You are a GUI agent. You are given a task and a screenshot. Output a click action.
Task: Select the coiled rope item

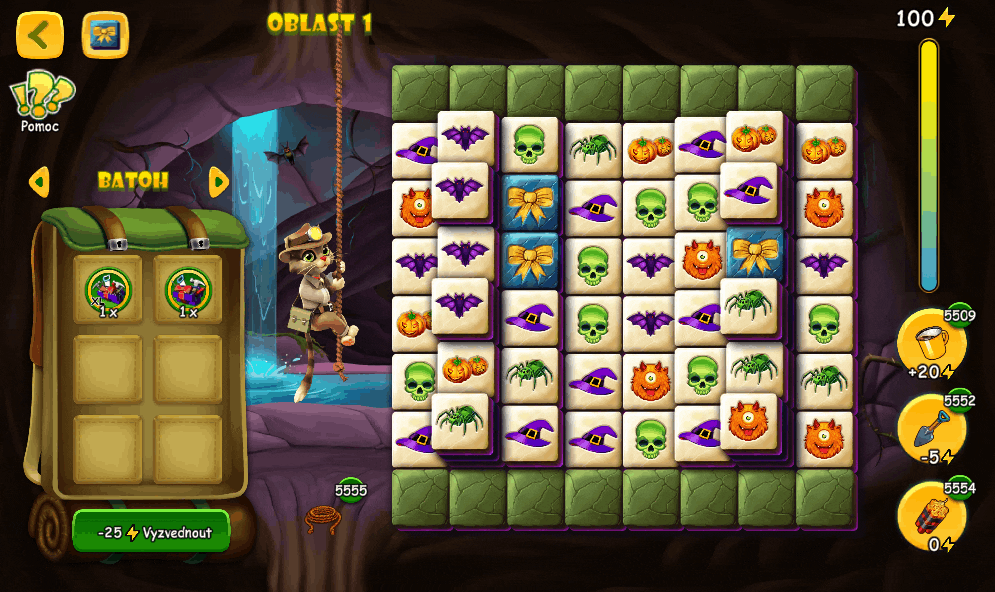tap(323, 518)
